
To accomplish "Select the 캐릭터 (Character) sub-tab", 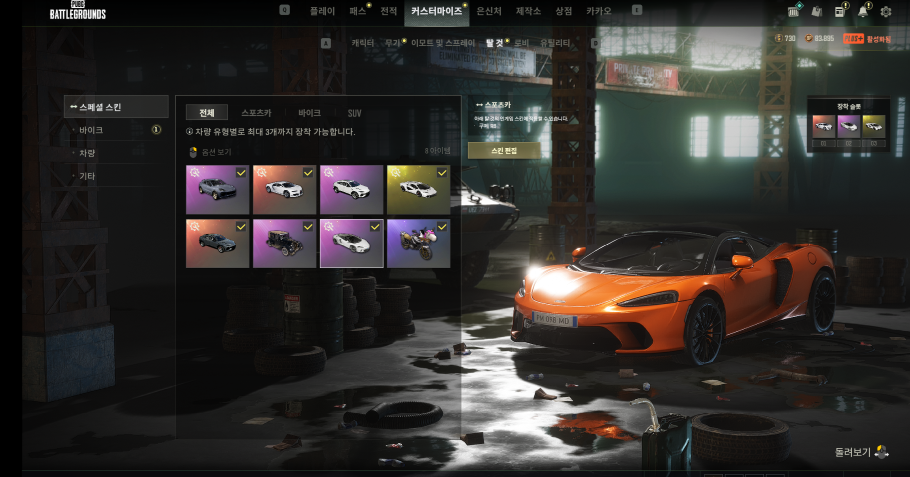I will (x=362, y=43).
